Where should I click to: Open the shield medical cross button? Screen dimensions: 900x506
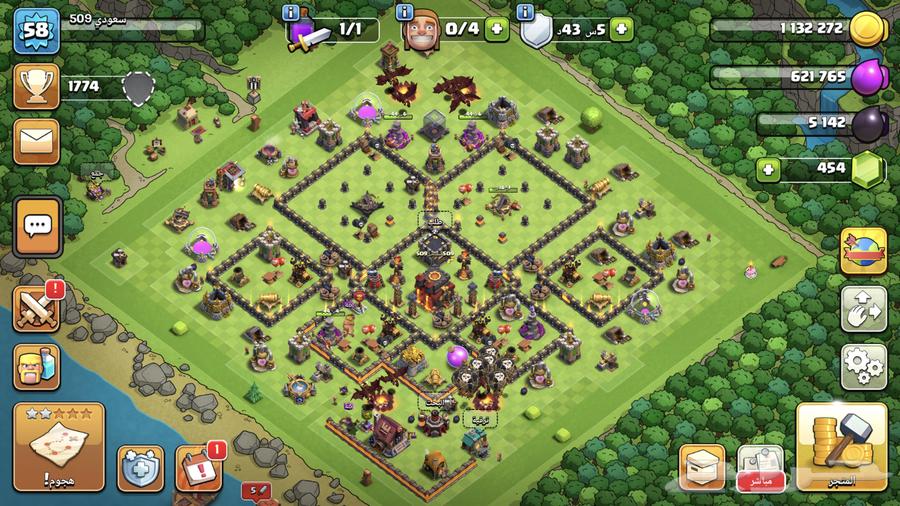(138, 467)
